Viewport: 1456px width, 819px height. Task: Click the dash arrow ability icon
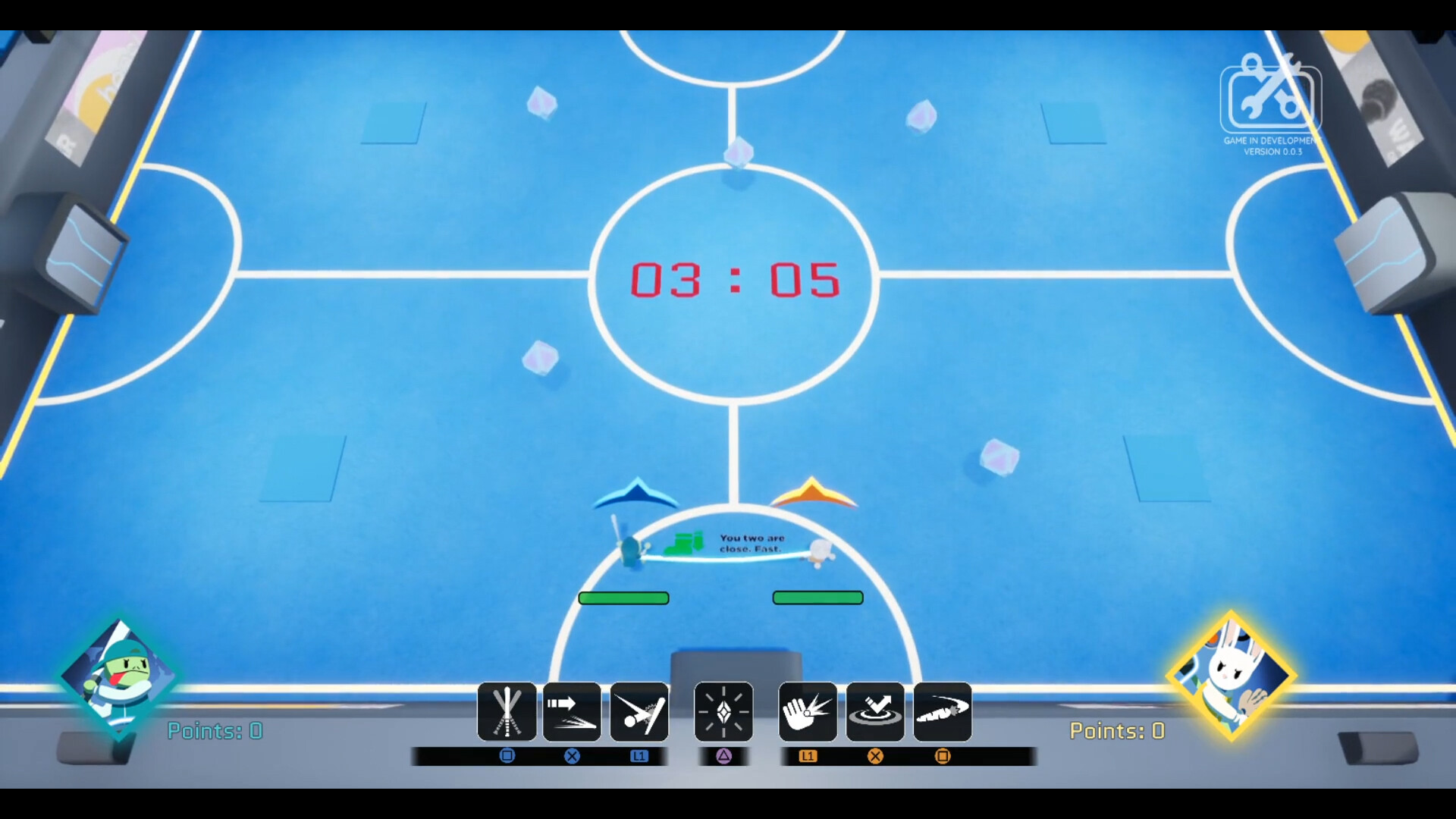[573, 711]
